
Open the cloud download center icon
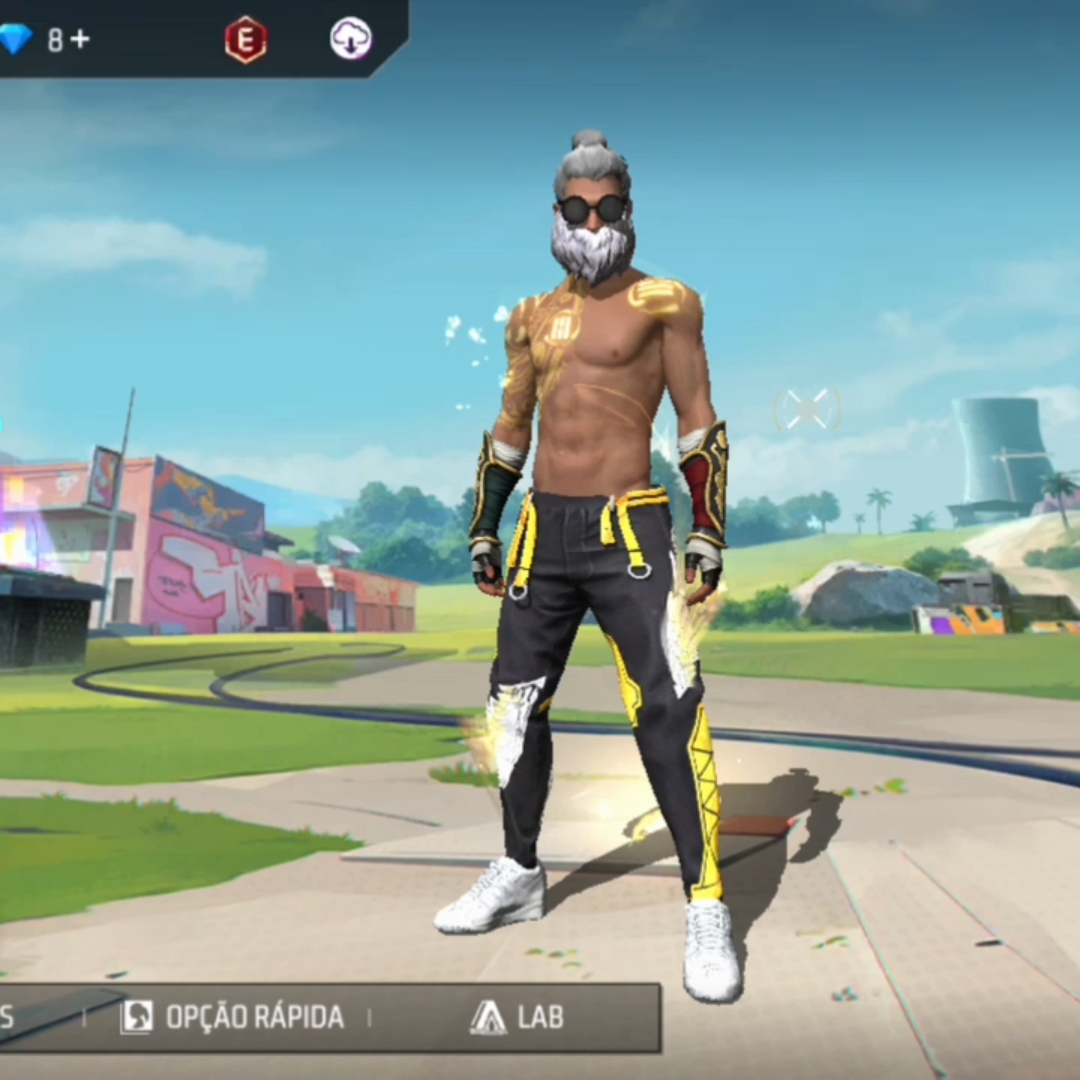click(x=351, y=39)
